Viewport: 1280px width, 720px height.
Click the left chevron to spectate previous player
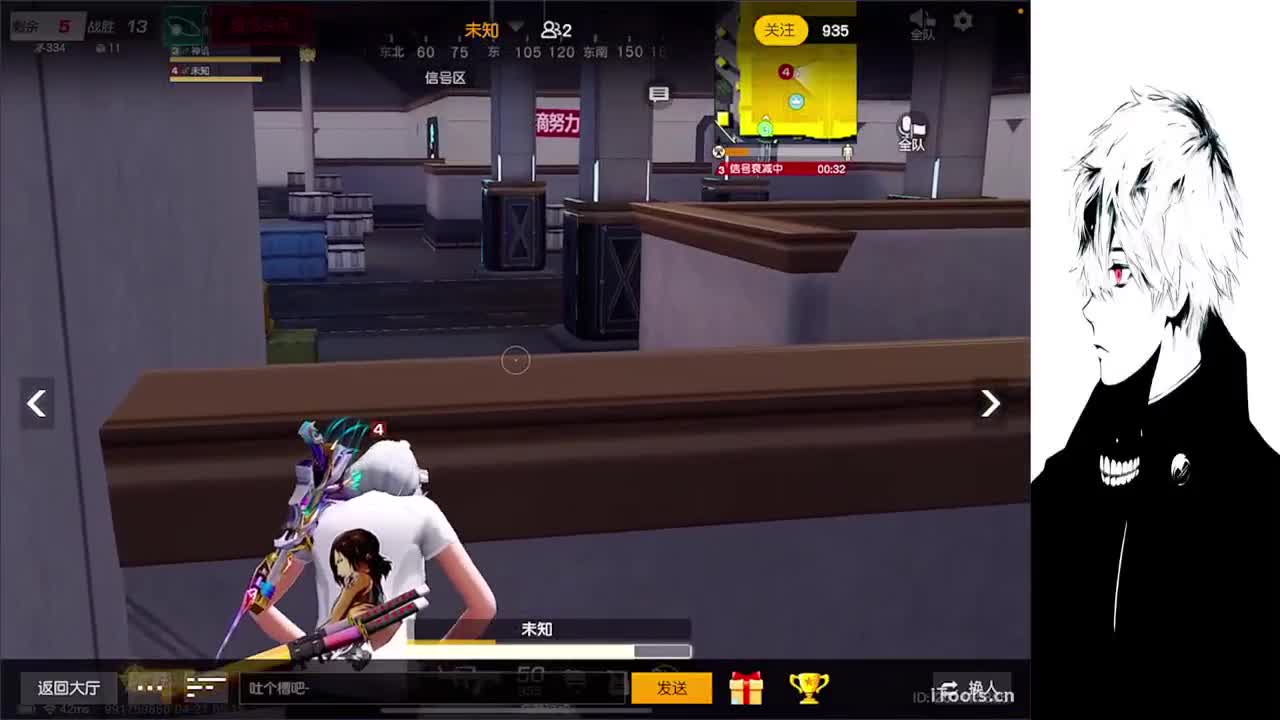[x=36, y=403]
